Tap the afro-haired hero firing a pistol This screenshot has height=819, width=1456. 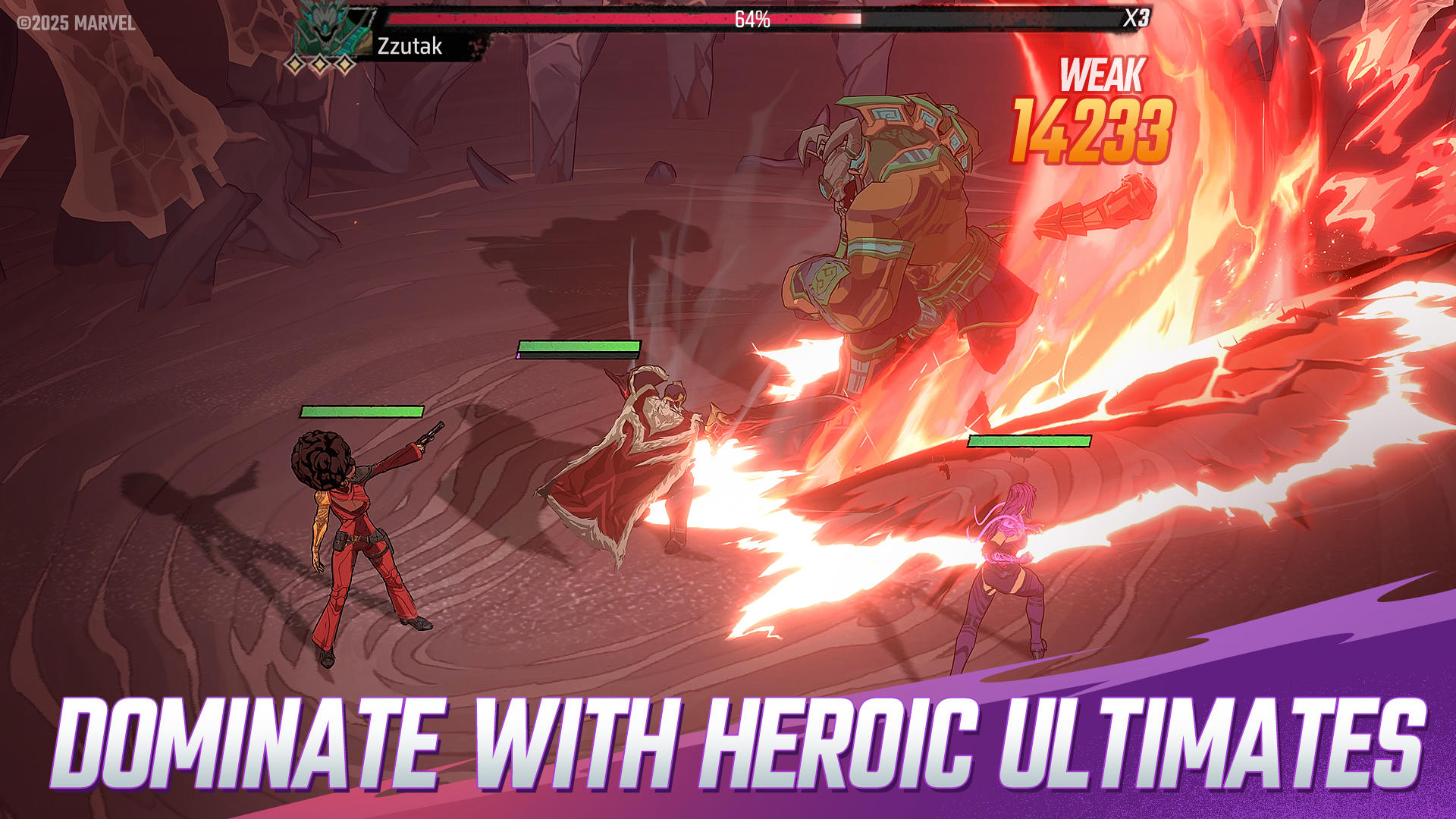coord(356,531)
